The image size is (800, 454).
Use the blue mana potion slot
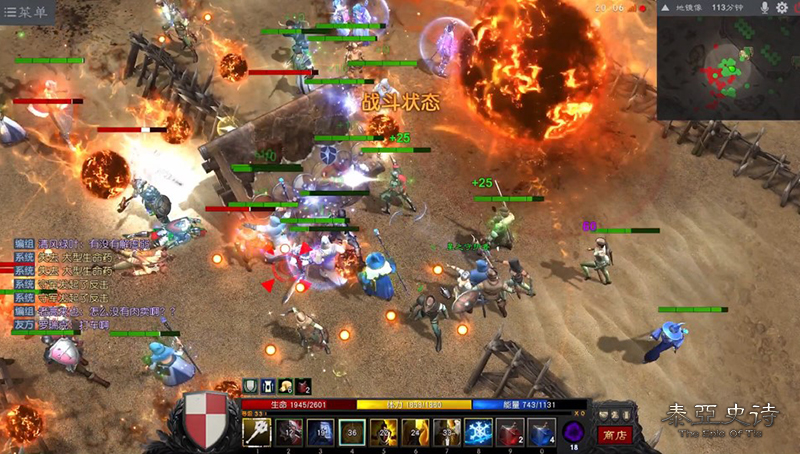point(540,431)
